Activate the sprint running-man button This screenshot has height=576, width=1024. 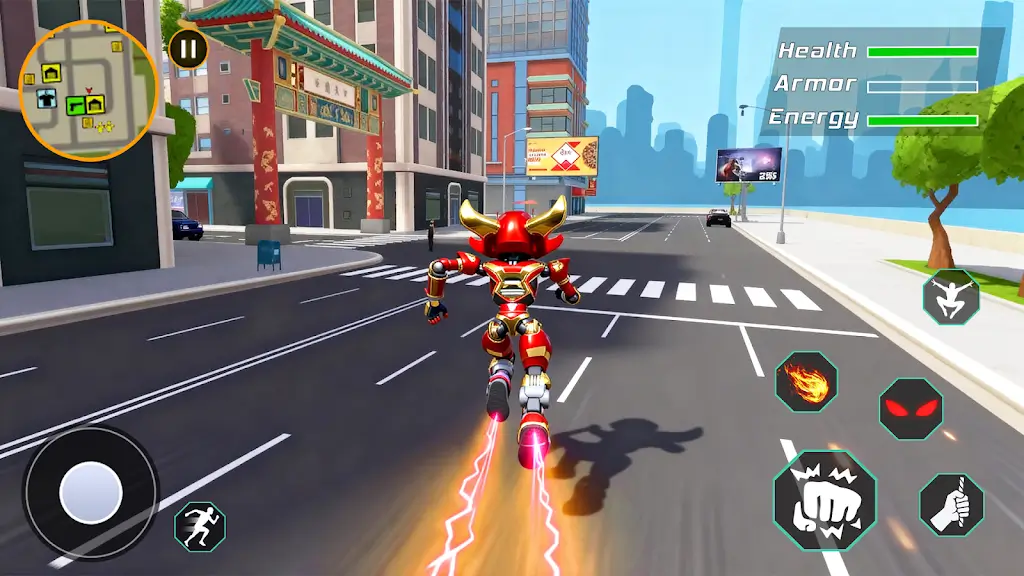pyautogui.click(x=200, y=526)
